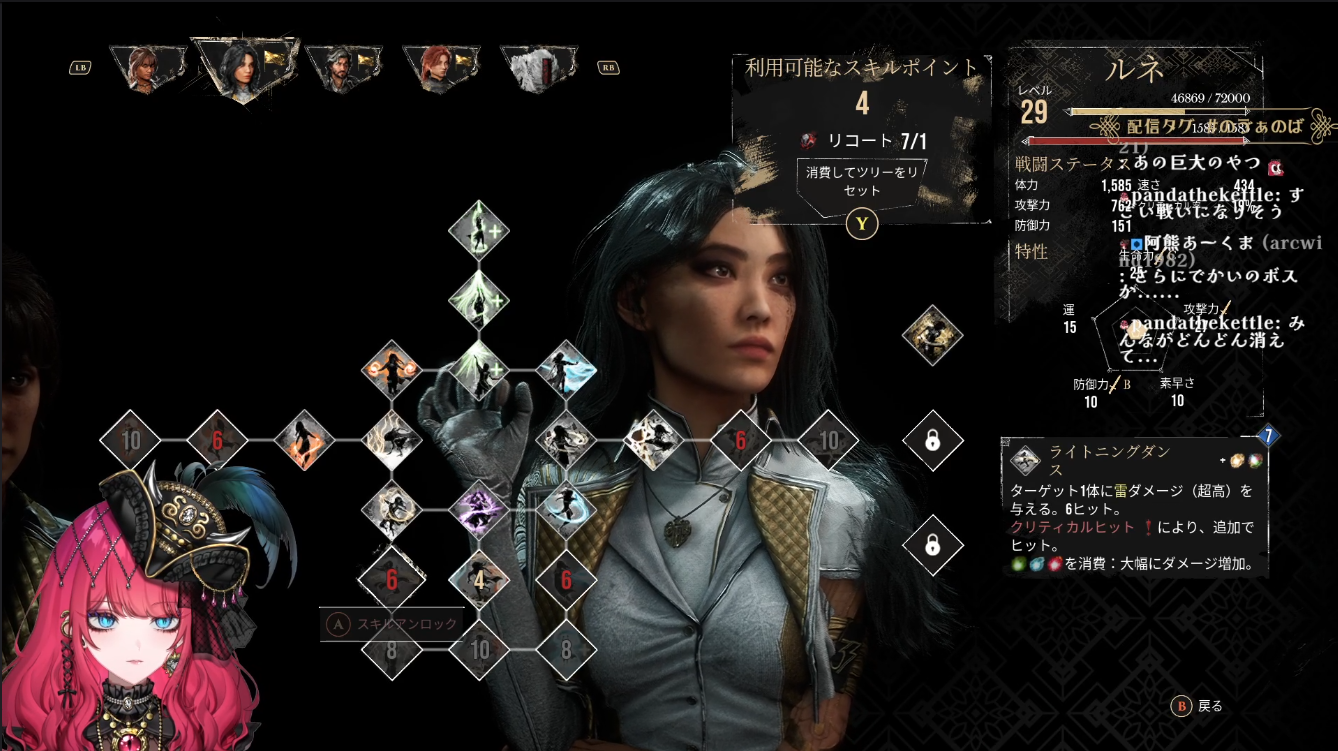The image size is (1338, 751).
Task: Unlock the locked node costing 4 points
Action: tap(478, 580)
